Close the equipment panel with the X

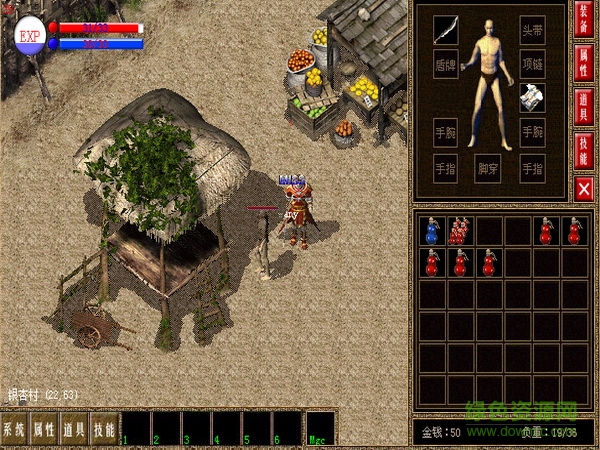click(x=584, y=187)
